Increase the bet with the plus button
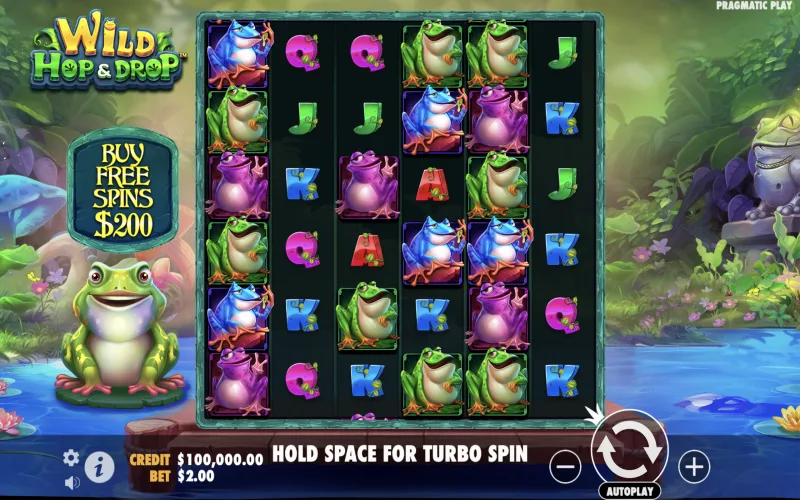This screenshot has height=500, width=800. (x=693, y=465)
